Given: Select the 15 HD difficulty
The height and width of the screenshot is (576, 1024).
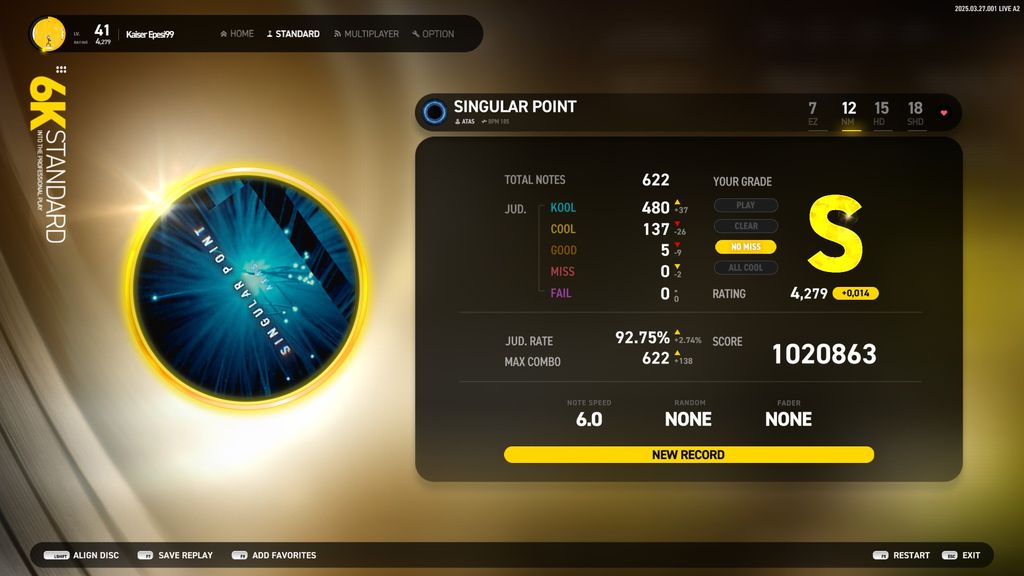Looking at the screenshot, I should 881,113.
